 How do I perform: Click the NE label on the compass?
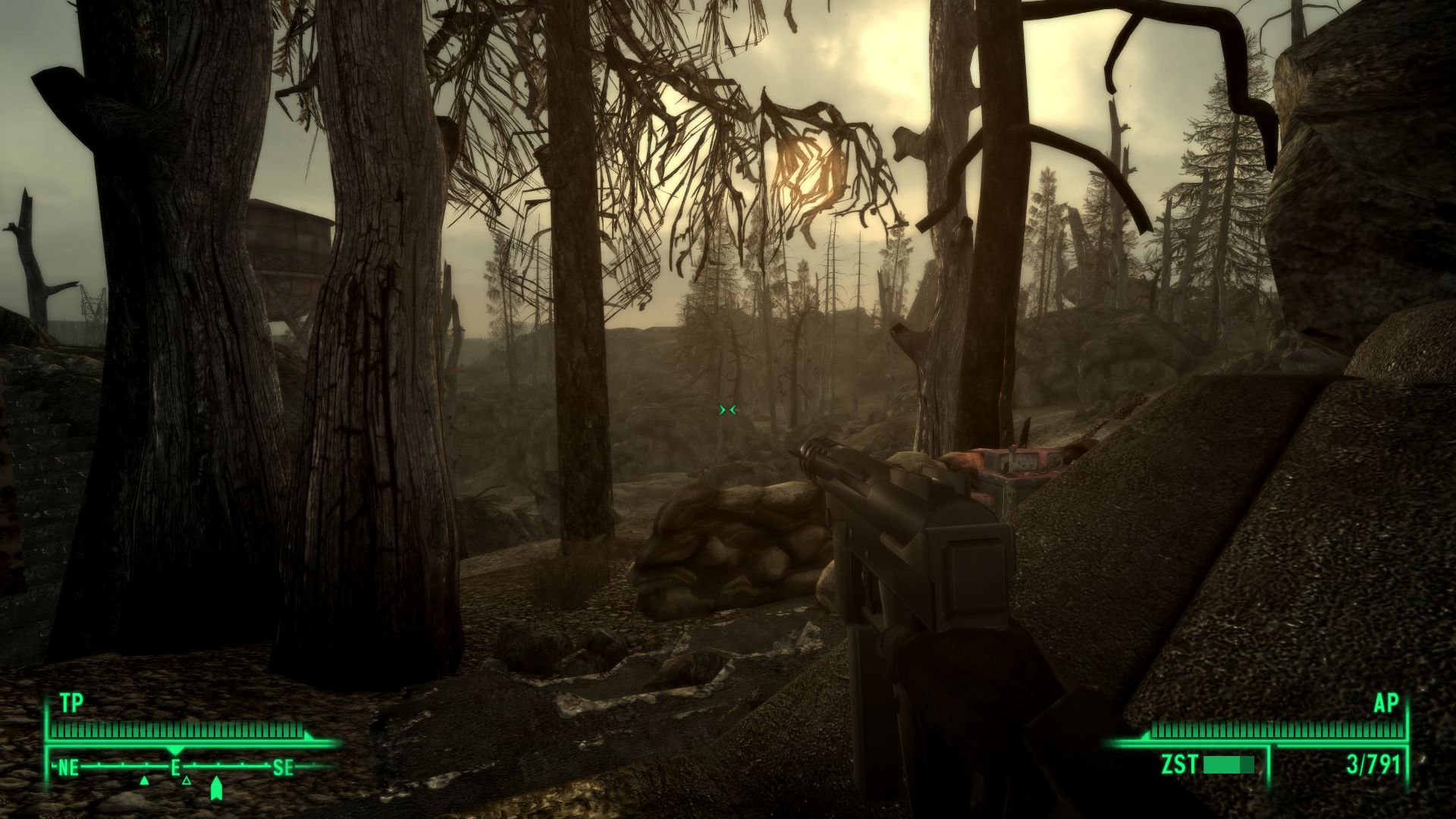68,768
